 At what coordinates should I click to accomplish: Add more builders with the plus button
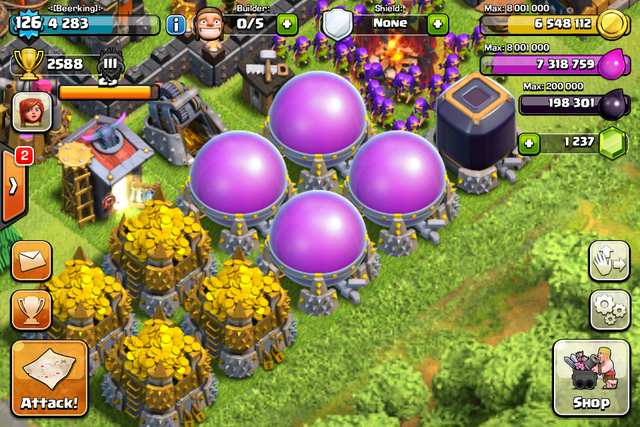[287, 24]
